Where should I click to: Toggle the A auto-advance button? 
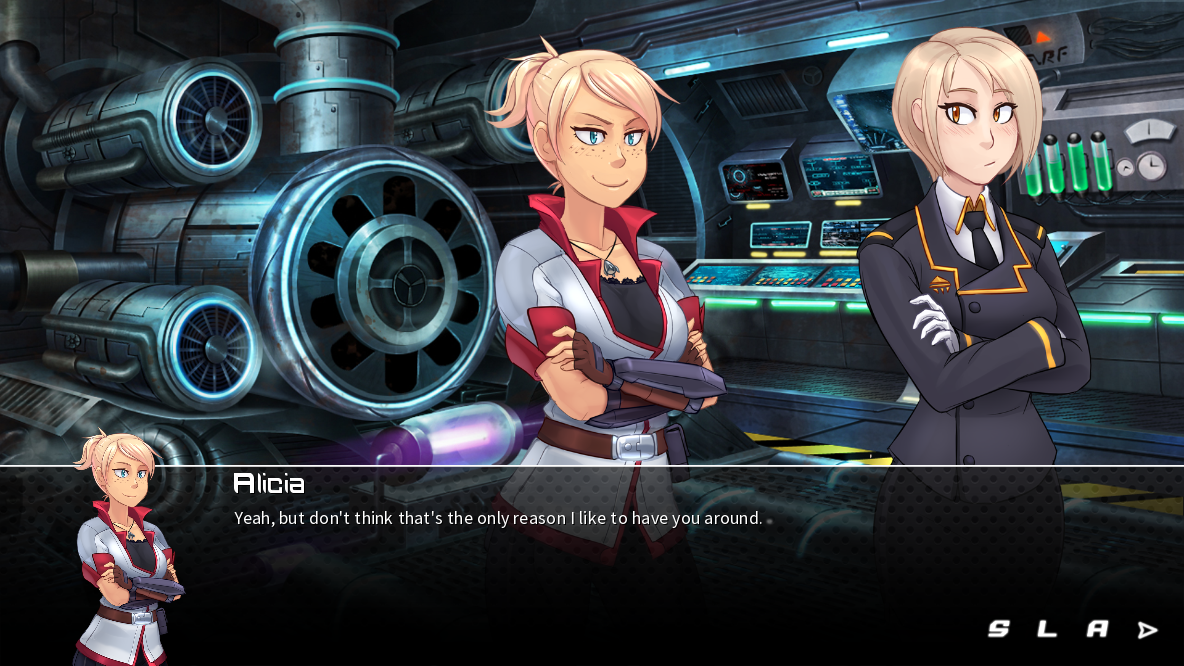1097,629
